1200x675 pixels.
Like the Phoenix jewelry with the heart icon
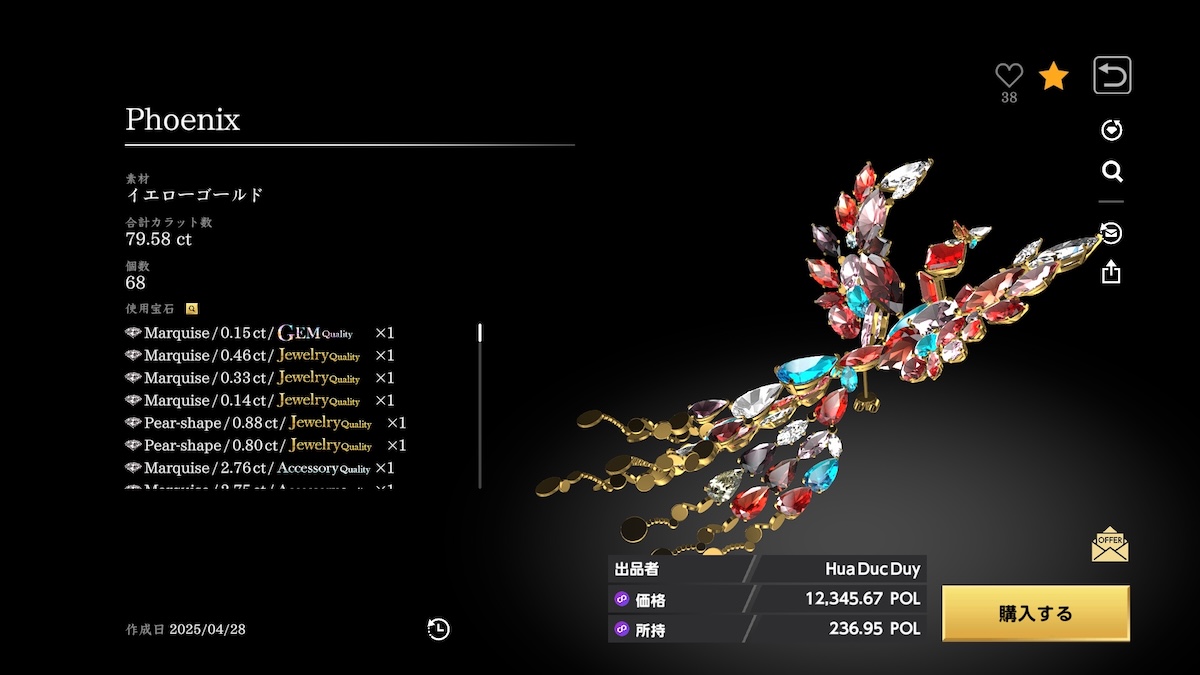pos(1009,75)
